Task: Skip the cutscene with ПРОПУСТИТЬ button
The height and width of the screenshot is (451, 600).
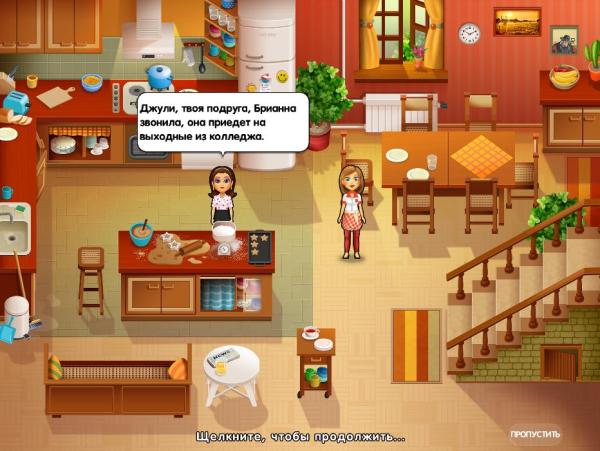Action: pos(534,435)
